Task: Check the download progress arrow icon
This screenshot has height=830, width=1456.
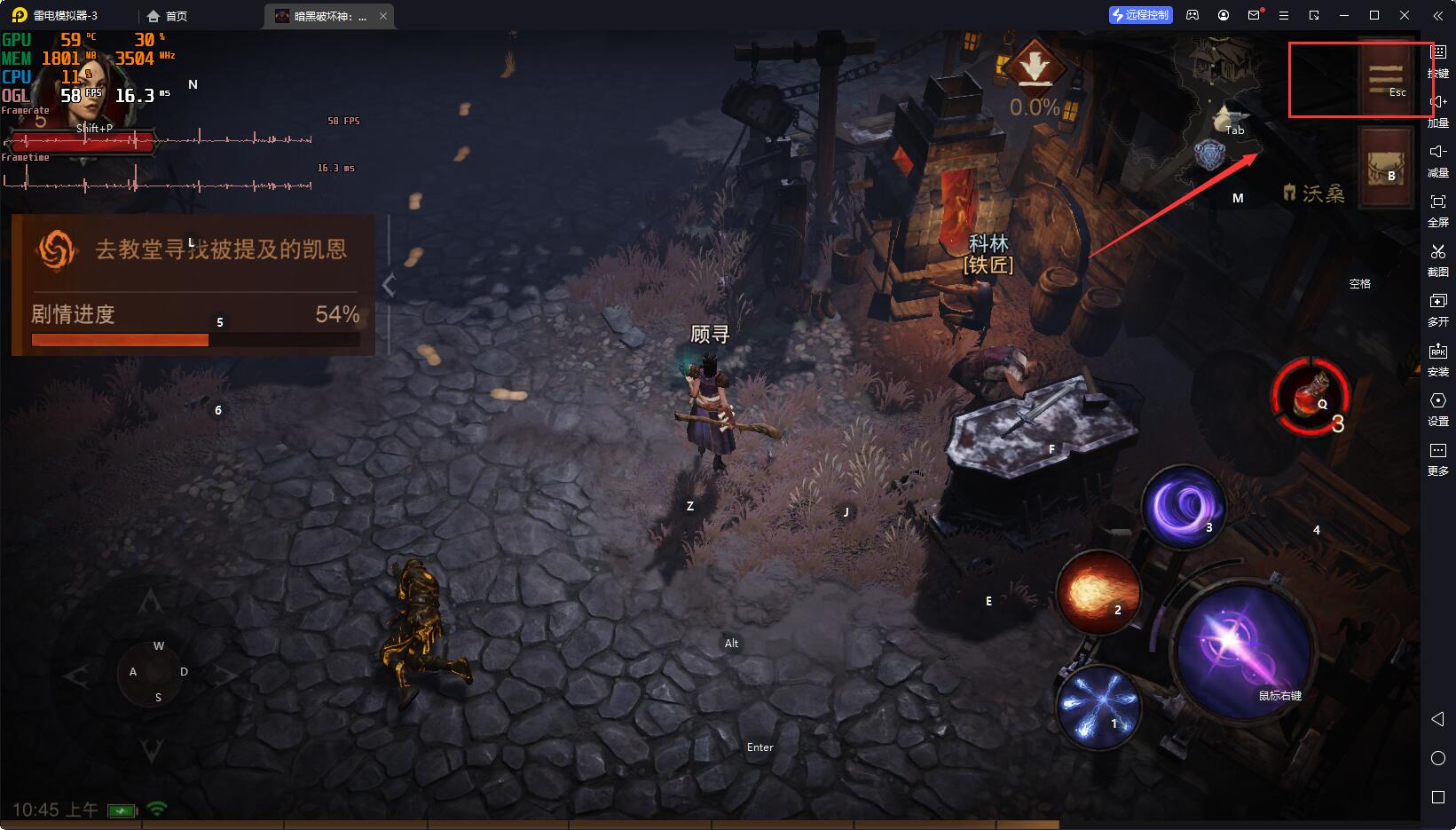Action: click(1034, 68)
